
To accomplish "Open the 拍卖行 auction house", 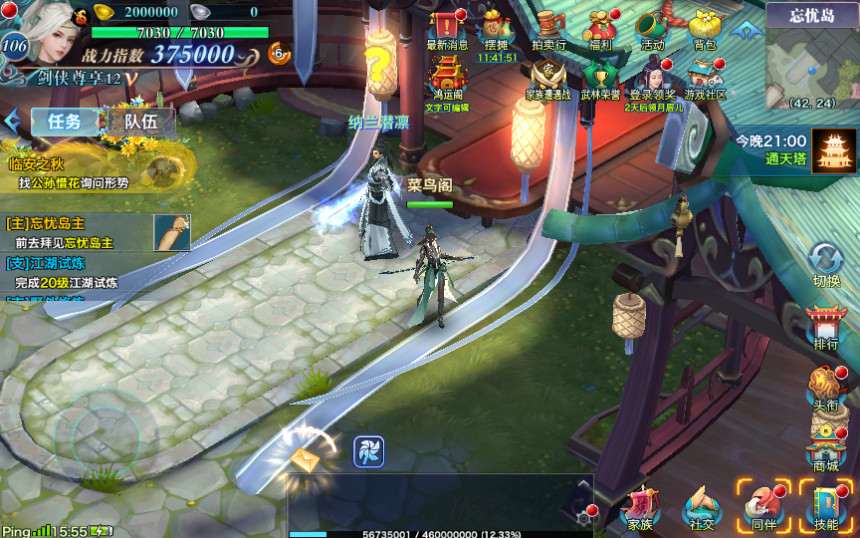I will point(547,27).
